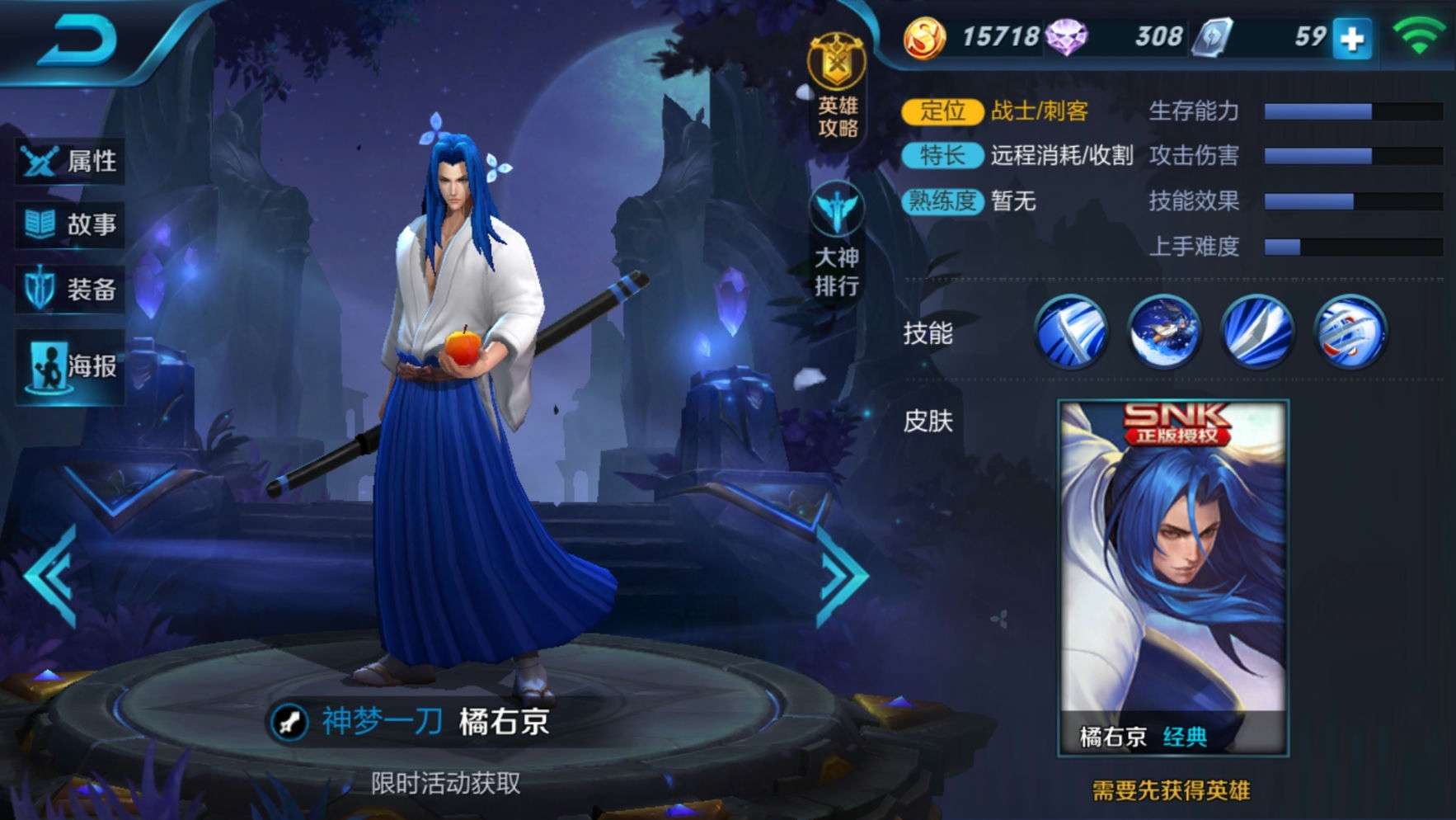1456x820 pixels.
Task: Switch to the 装备 equipment tab
Action: click(x=71, y=290)
